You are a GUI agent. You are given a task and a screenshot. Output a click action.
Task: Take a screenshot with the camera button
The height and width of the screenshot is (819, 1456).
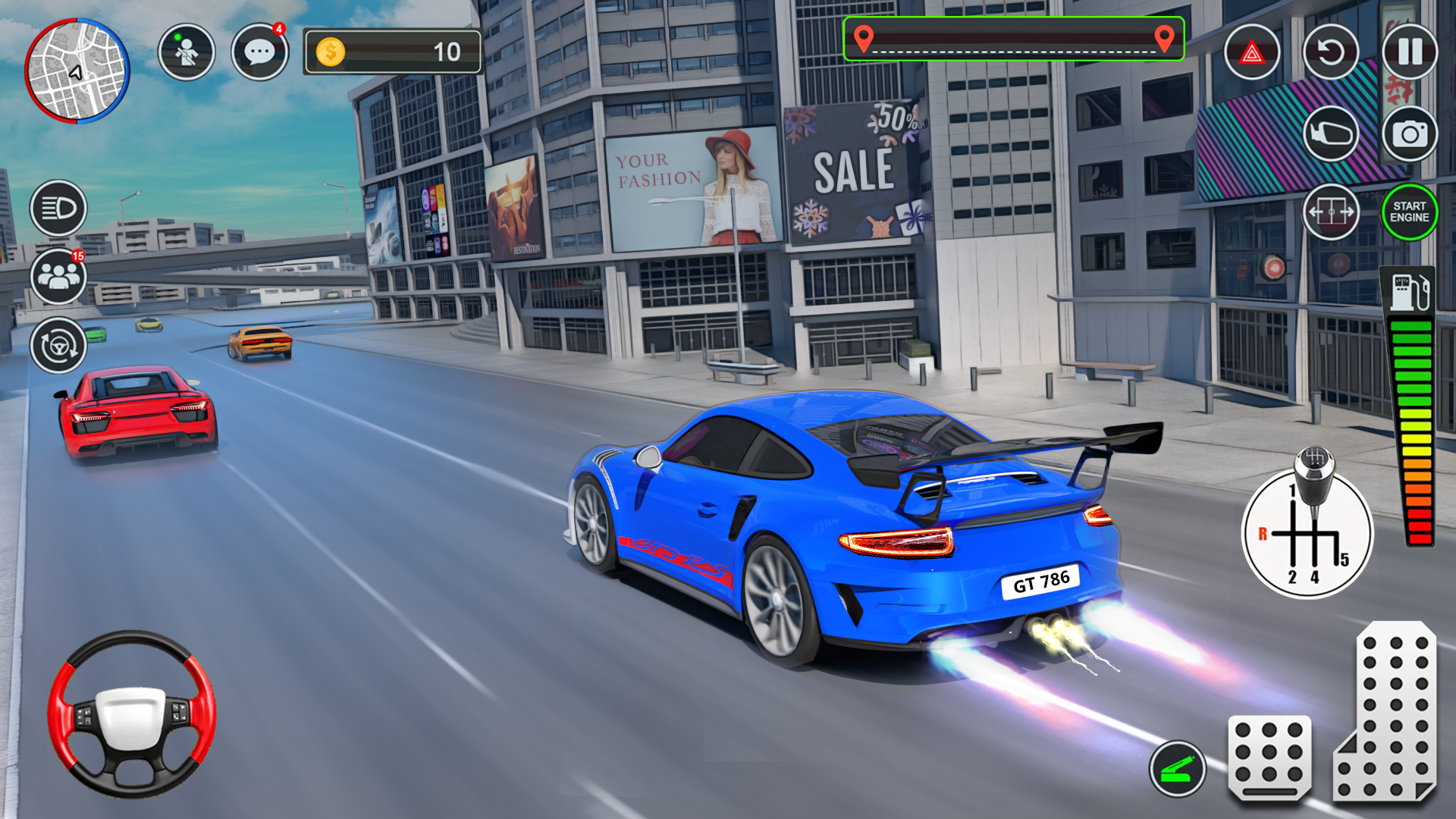point(1410,134)
